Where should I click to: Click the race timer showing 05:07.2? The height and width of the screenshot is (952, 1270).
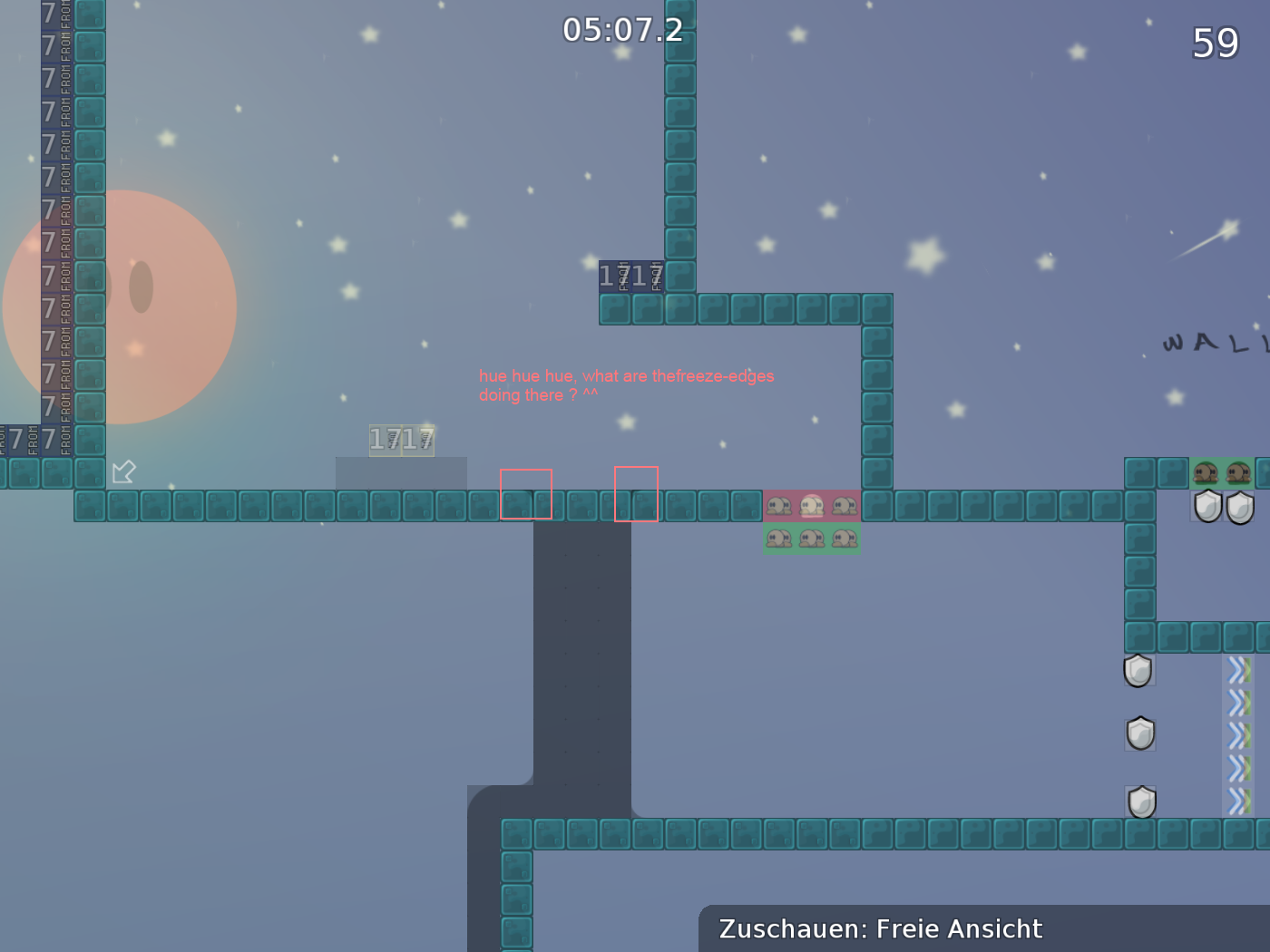pyautogui.click(x=624, y=30)
